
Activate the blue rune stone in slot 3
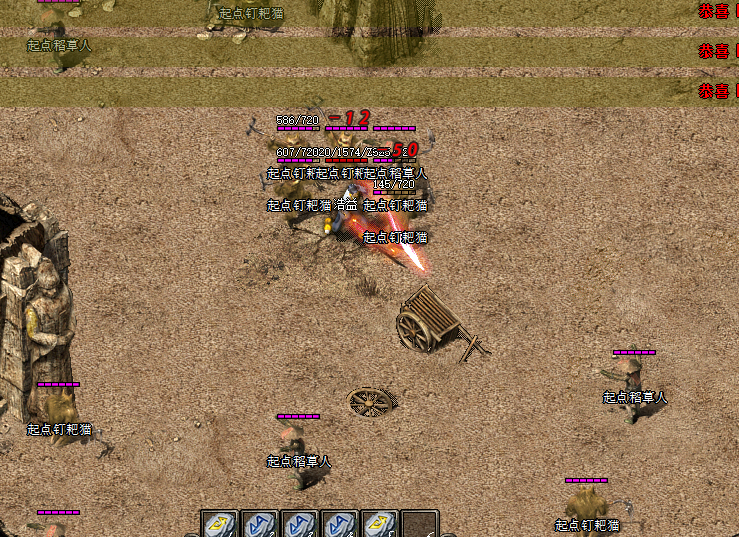tap(299, 524)
